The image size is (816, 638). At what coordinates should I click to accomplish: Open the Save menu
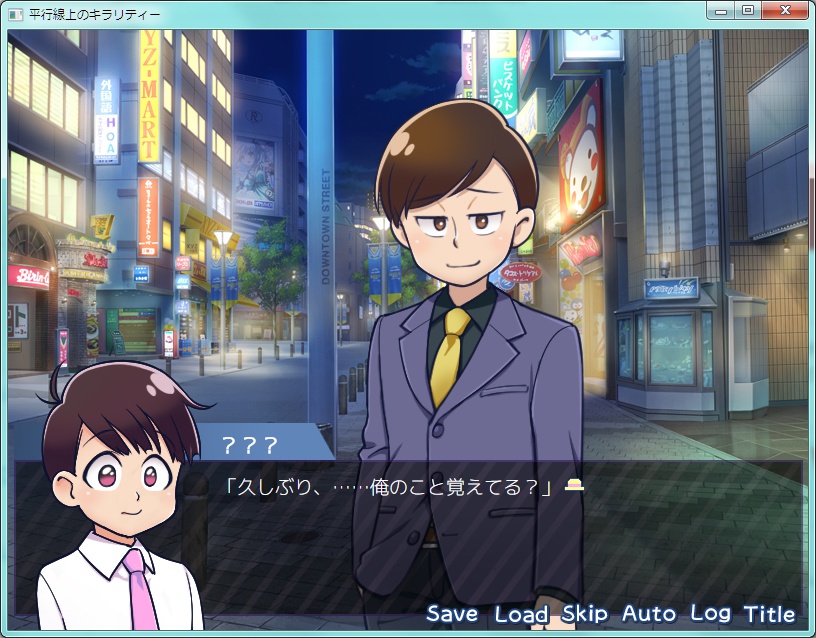pos(452,614)
